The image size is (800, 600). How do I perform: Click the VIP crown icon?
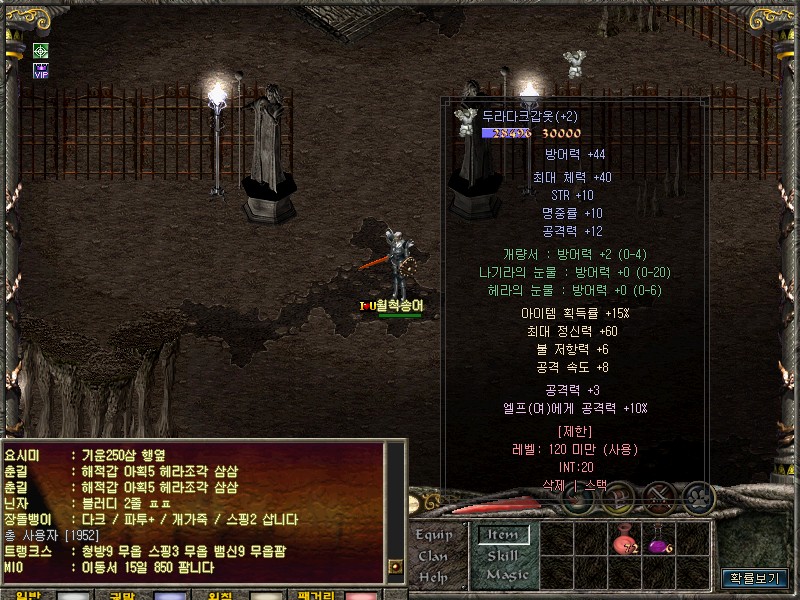41,70
